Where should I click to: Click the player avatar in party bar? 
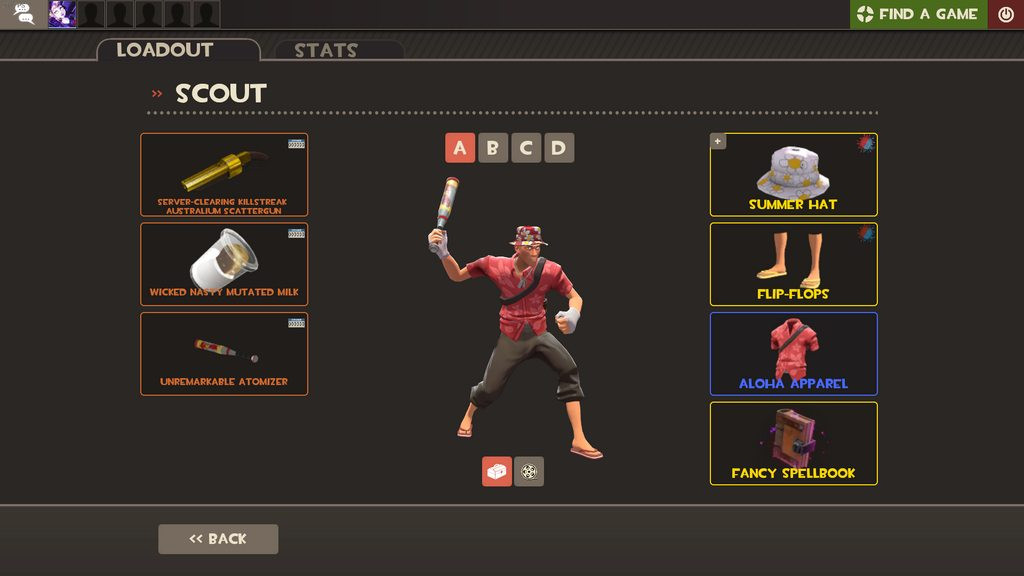tap(63, 14)
